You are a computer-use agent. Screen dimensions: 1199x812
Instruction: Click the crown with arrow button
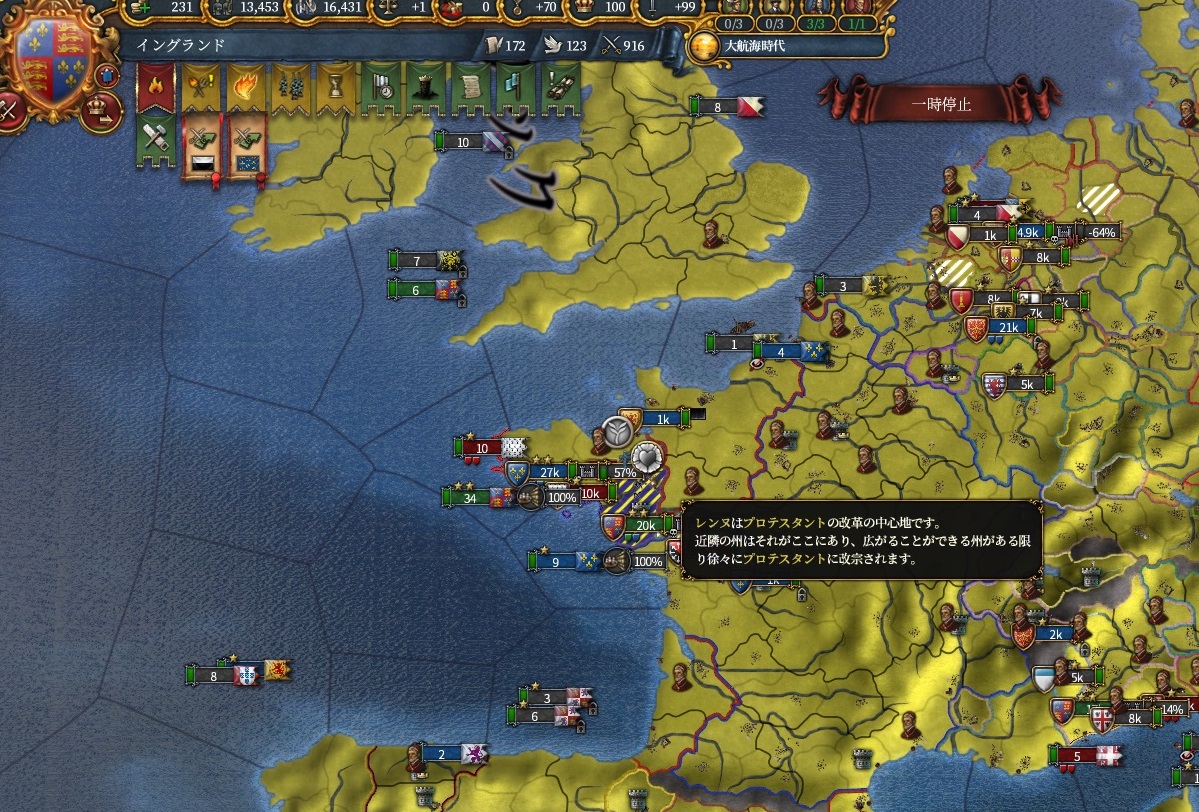pyautogui.click(x=100, y=113)
